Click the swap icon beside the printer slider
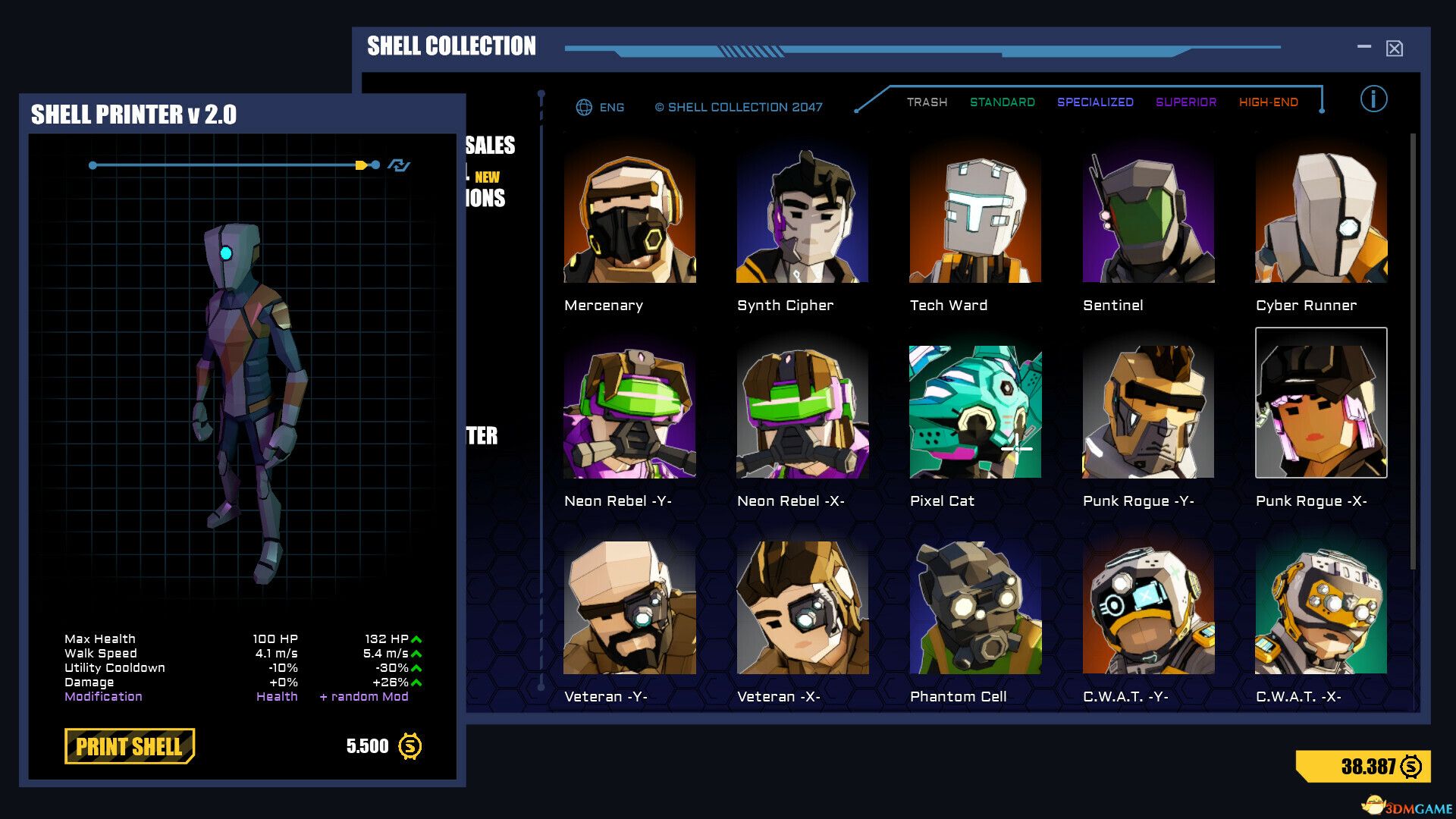The image size is (1456, 819). click(x=399, y=165)
